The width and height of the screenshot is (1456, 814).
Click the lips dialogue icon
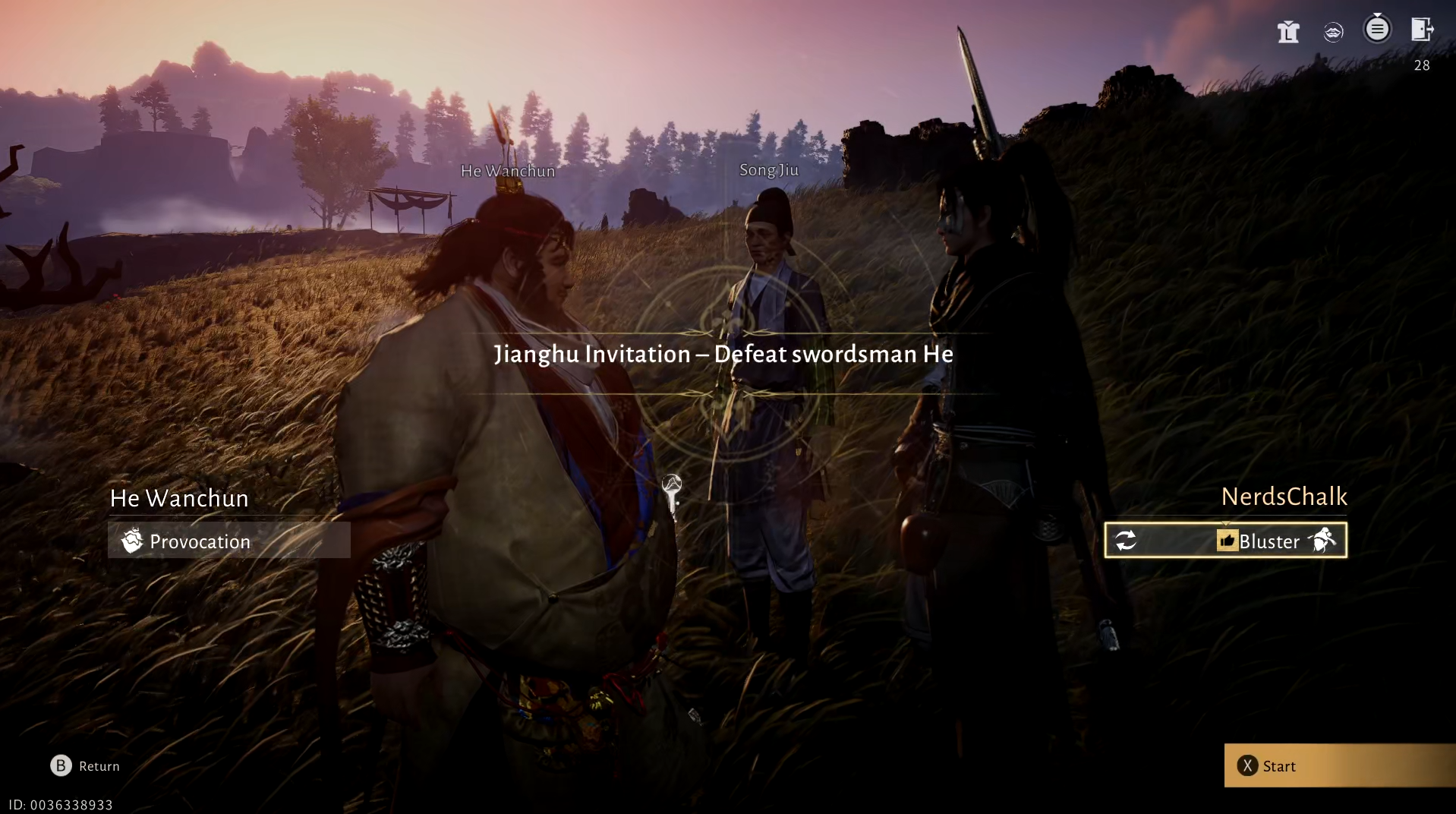[1333, 31]
